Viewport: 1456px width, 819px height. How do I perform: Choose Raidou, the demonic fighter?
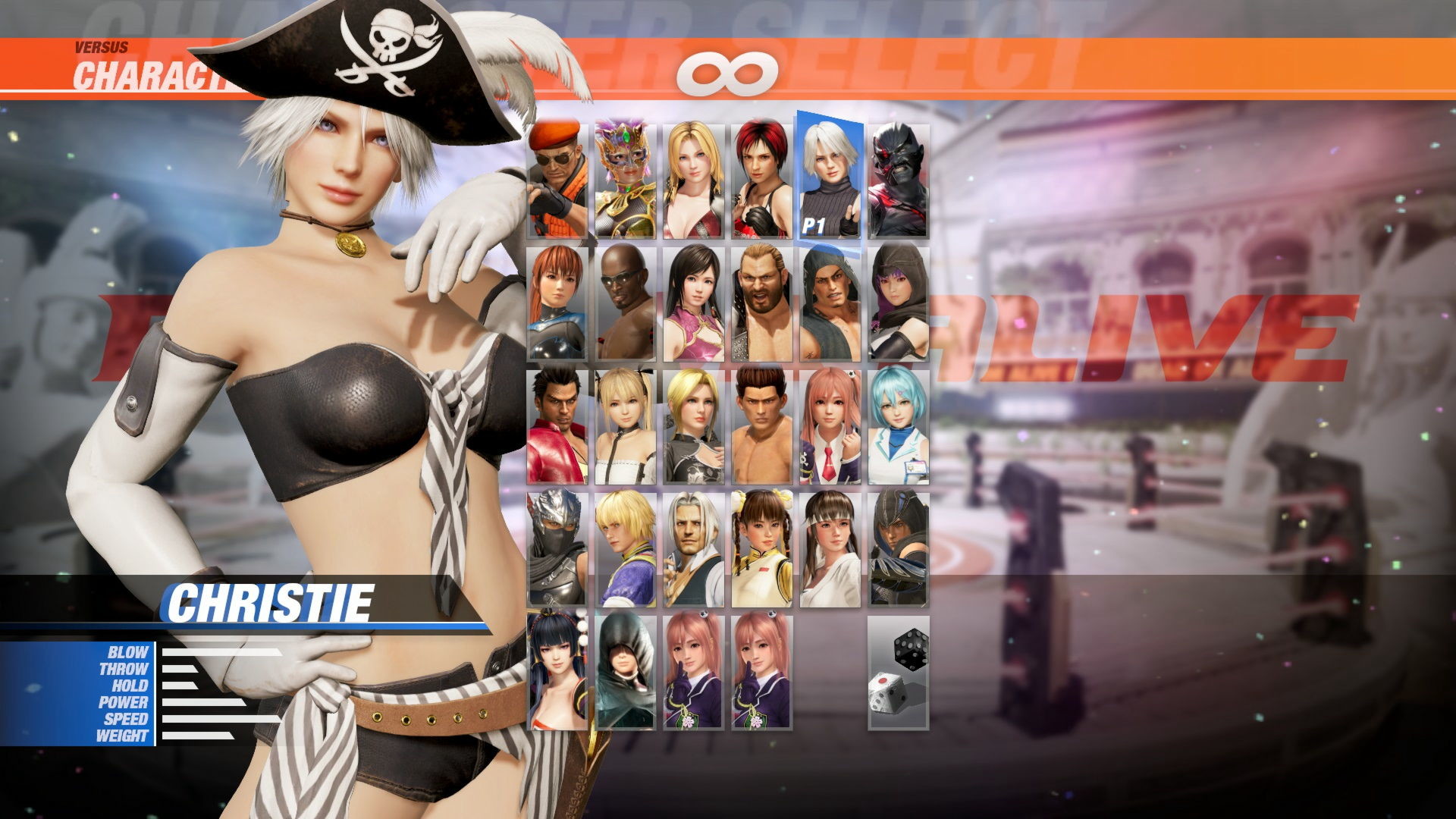(900, 178)
